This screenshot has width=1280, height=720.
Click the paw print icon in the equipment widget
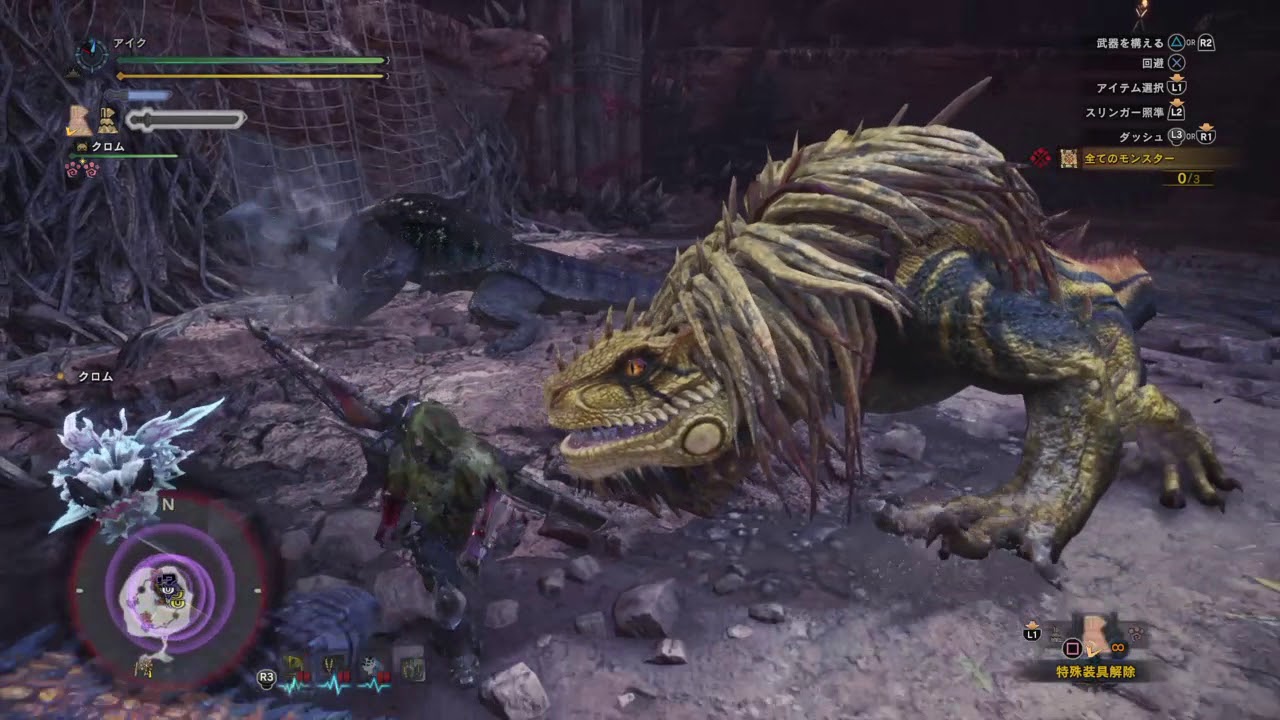[x=1135, y=632]
